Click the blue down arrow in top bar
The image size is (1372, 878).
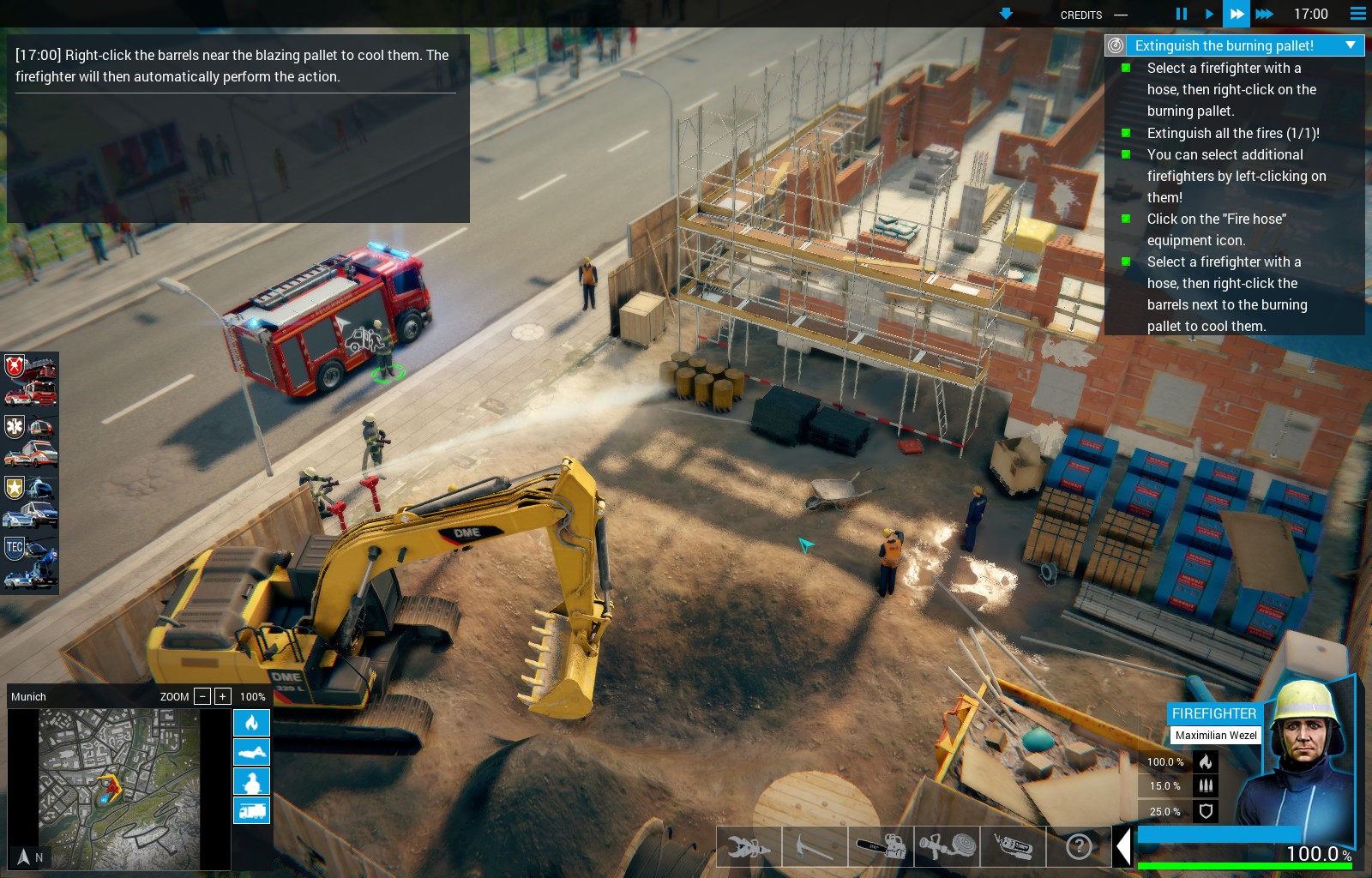[x=1006, y=14]
